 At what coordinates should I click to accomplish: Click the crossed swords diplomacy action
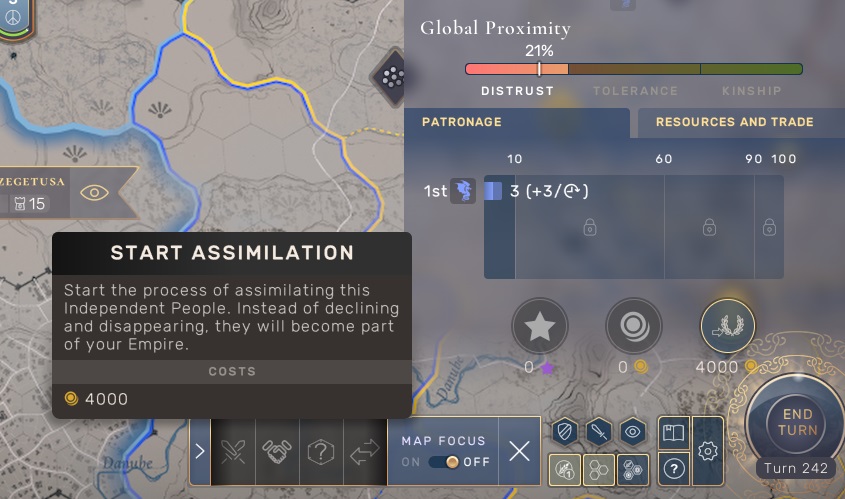233,451
